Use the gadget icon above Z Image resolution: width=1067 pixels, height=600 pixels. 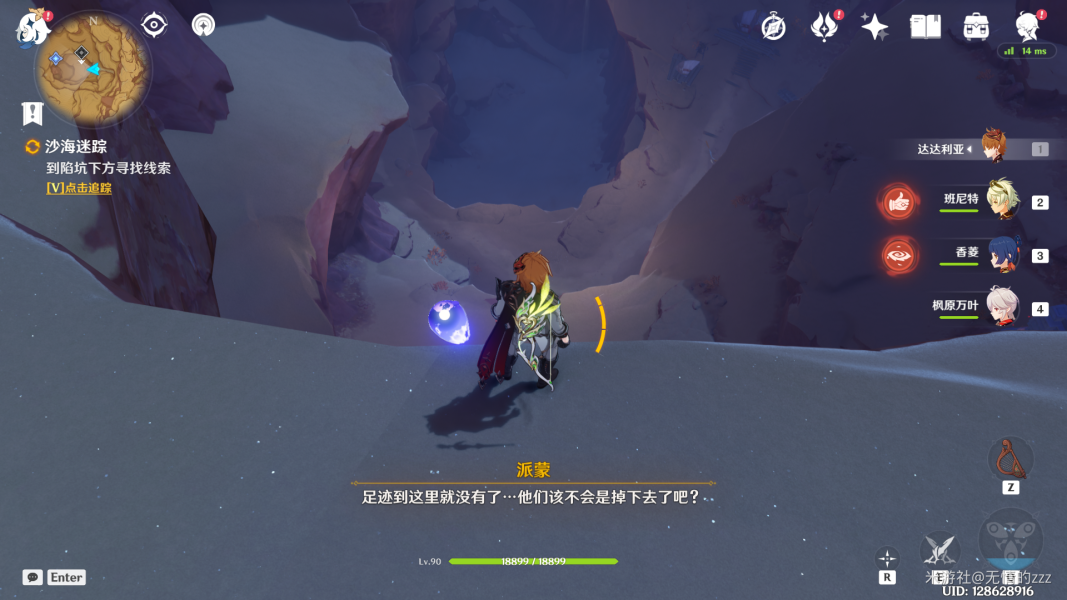click(1010, 458)
